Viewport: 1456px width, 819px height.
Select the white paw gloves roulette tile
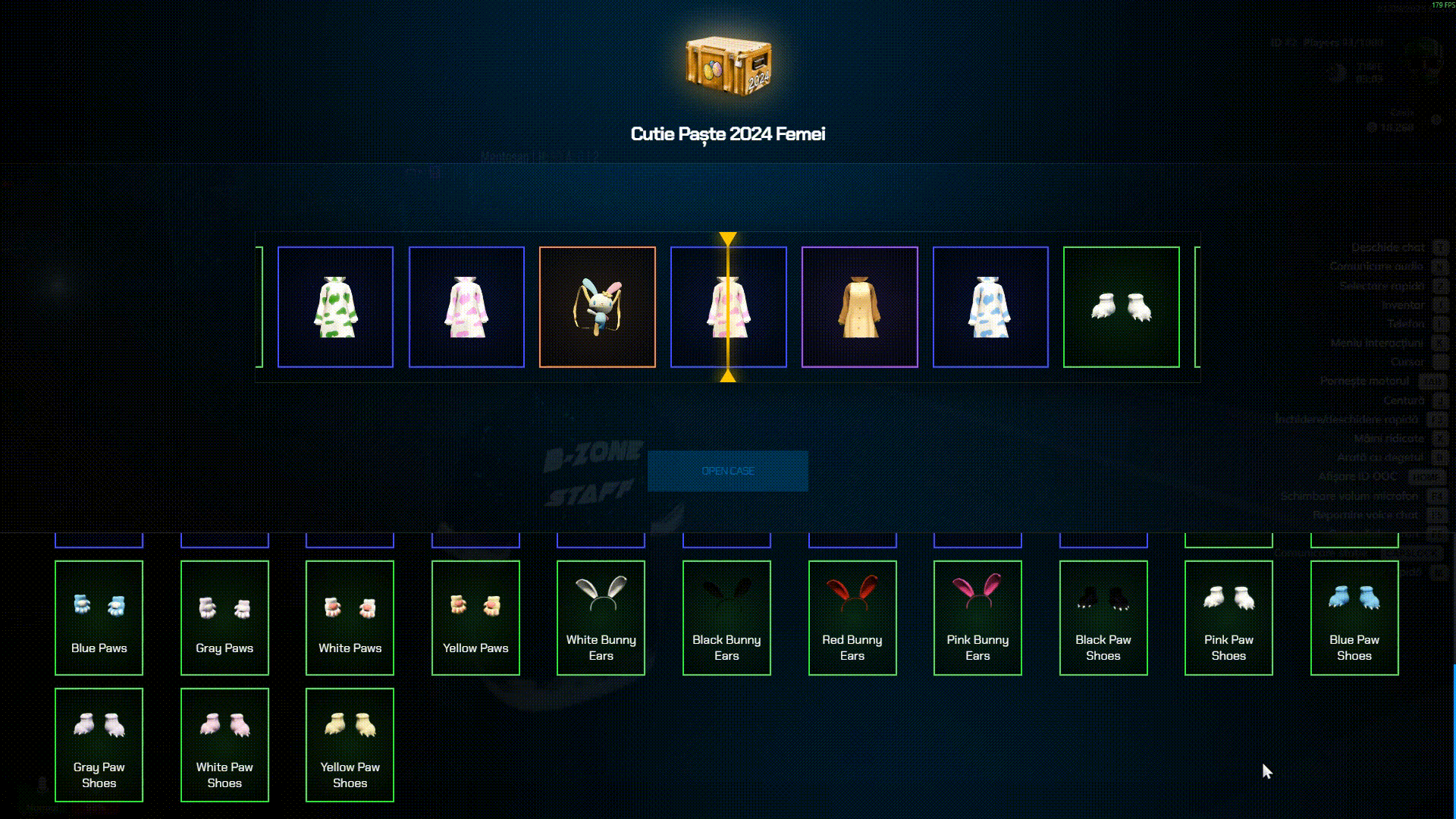click(1121, 307)
